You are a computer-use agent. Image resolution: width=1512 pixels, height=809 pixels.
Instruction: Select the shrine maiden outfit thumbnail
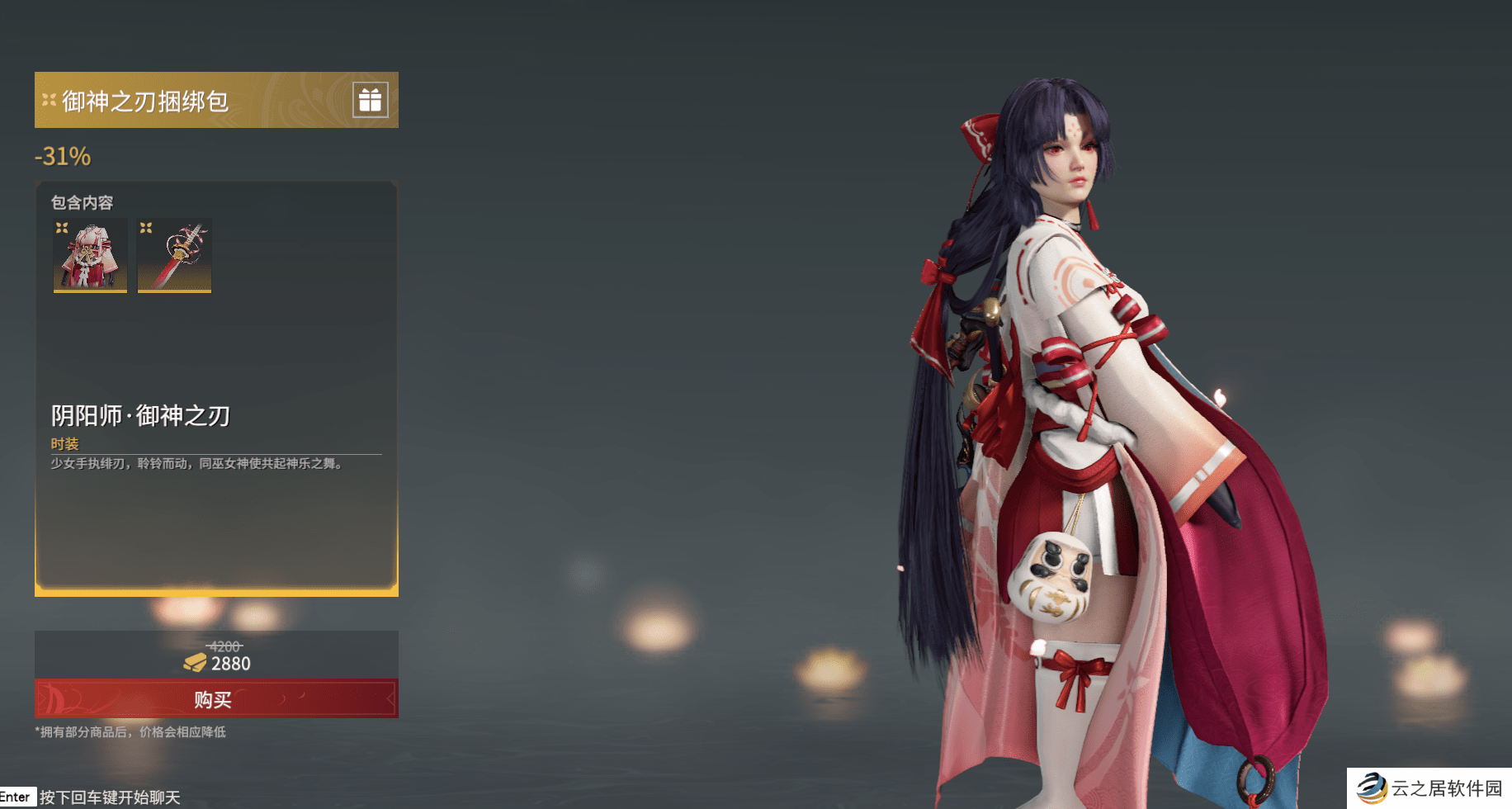90,255
